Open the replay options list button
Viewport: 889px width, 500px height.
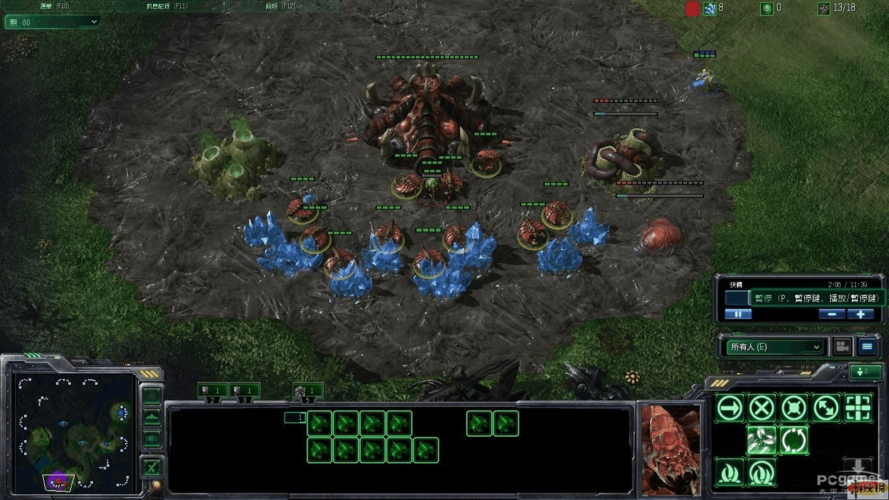[x=867, y=347]
